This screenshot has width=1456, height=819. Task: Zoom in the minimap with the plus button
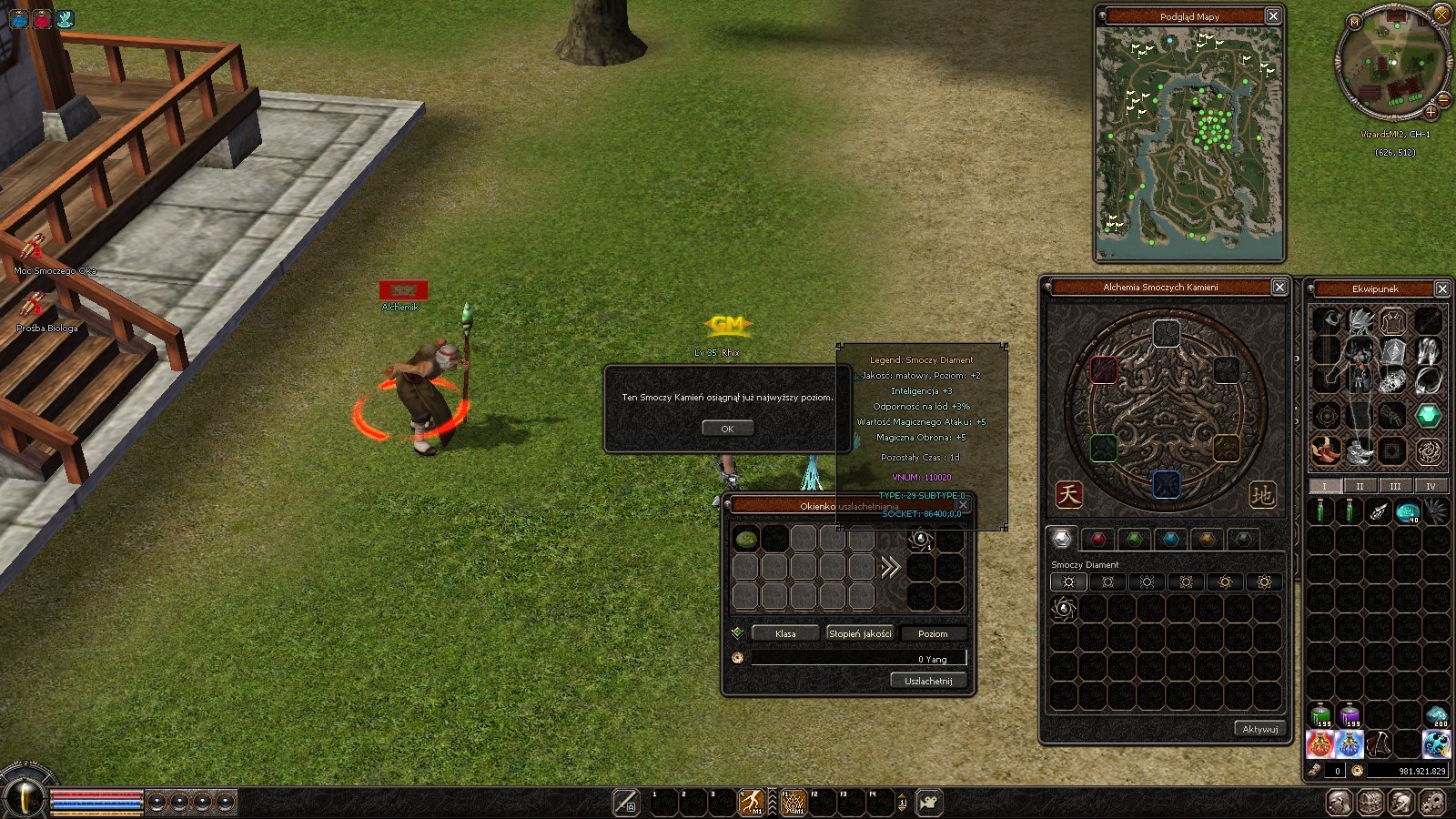pyautogui.click(x=1431, y=112)
